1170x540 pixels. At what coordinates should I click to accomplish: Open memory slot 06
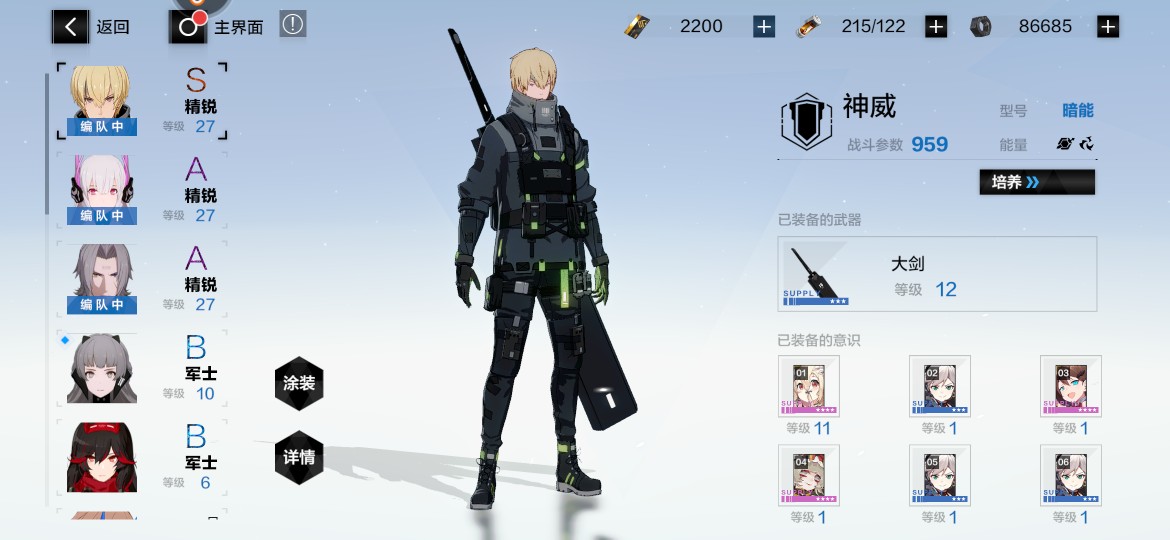coord(1070,475)
